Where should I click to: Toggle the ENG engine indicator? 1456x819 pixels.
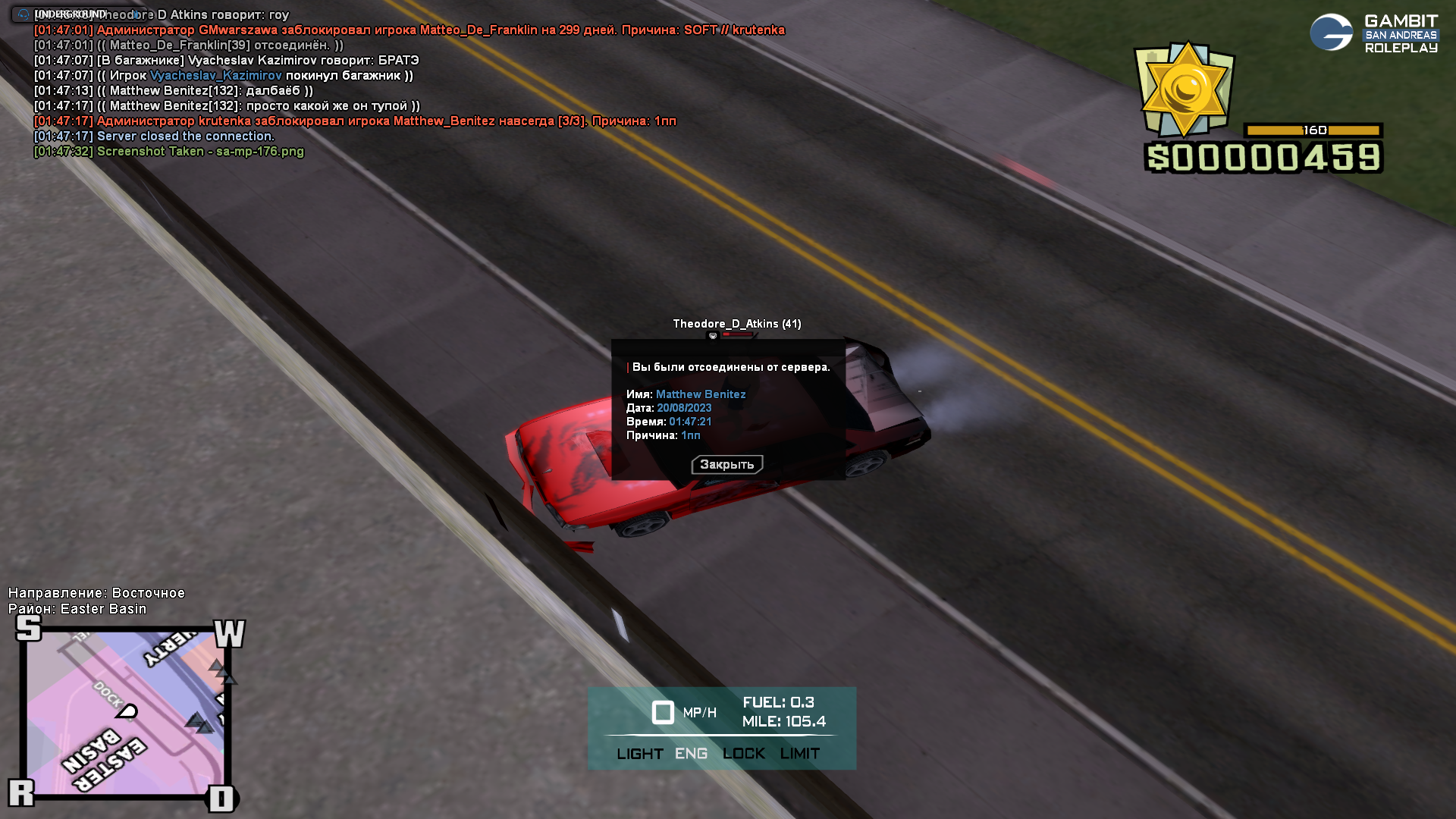coord(691,754)
